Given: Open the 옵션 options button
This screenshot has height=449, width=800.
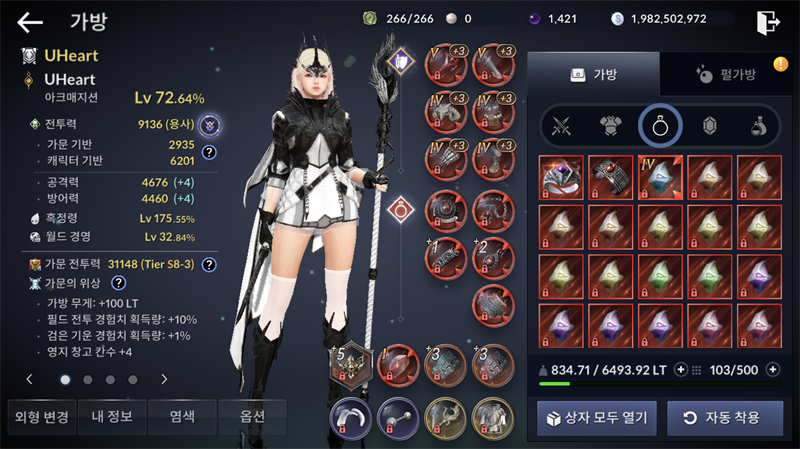Looking at the screenshot, I should (x=252, y=417).
